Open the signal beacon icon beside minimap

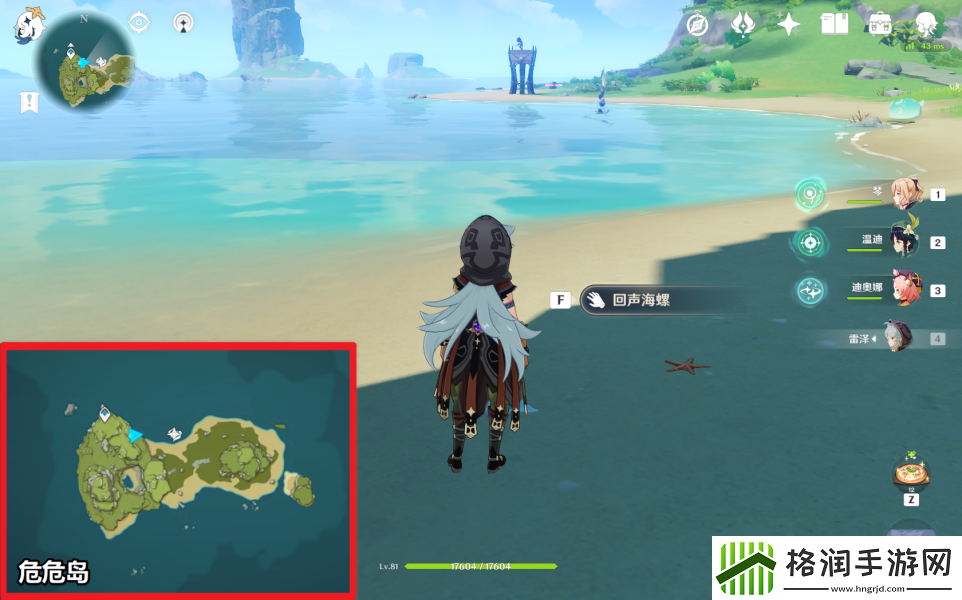183,22
